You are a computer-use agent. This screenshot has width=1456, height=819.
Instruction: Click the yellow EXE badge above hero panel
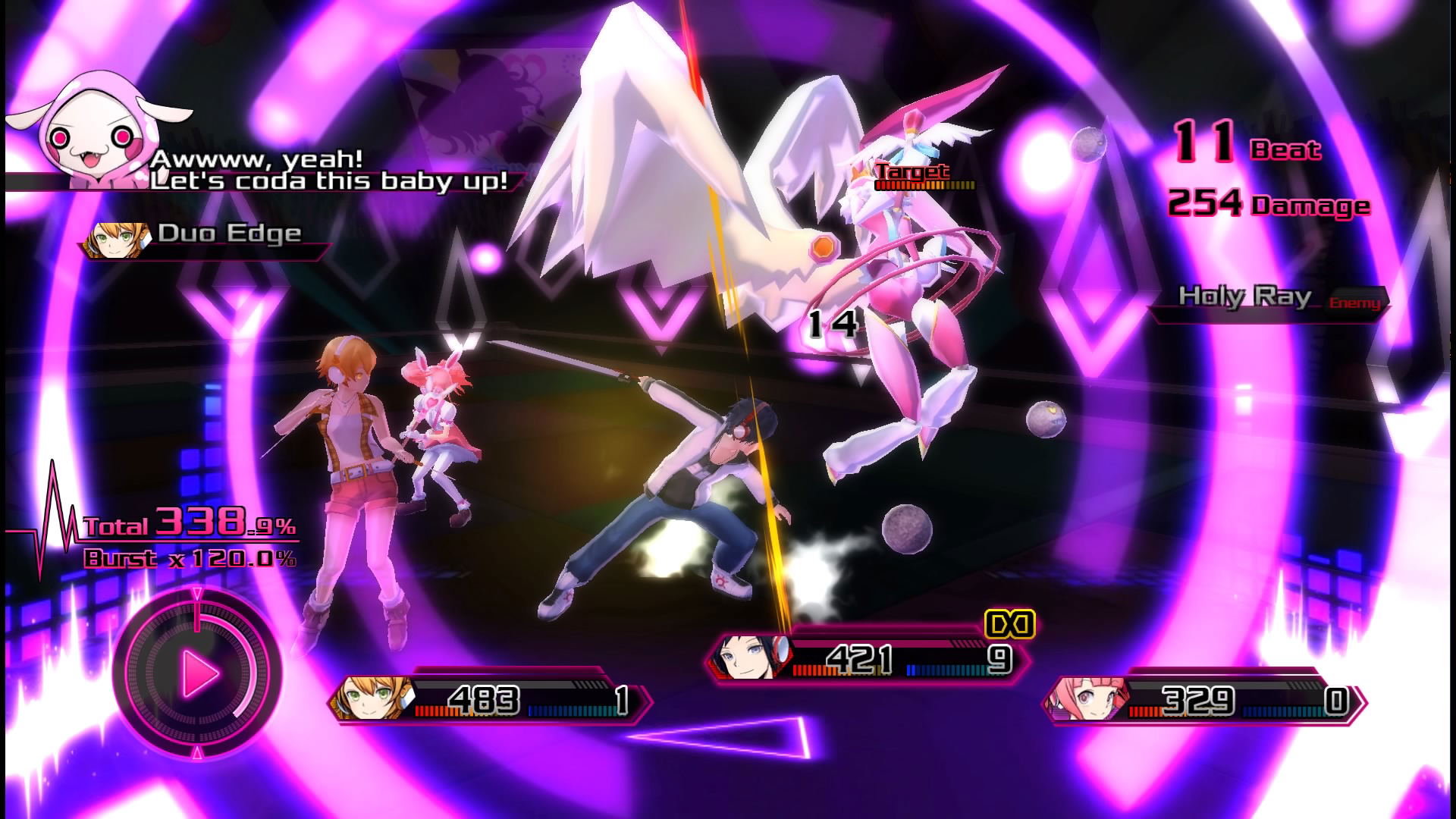pyautogui.click(x=1009, y=624)
